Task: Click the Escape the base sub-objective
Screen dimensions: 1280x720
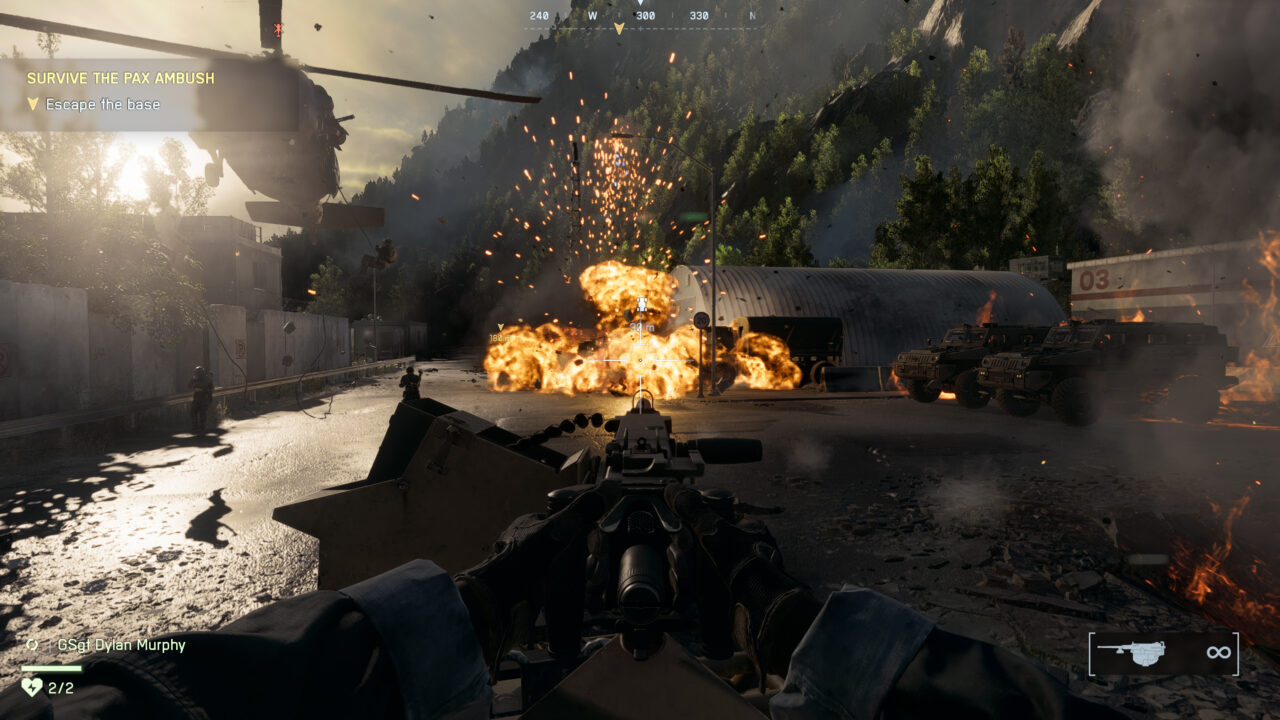Action: tap(102, 104)
